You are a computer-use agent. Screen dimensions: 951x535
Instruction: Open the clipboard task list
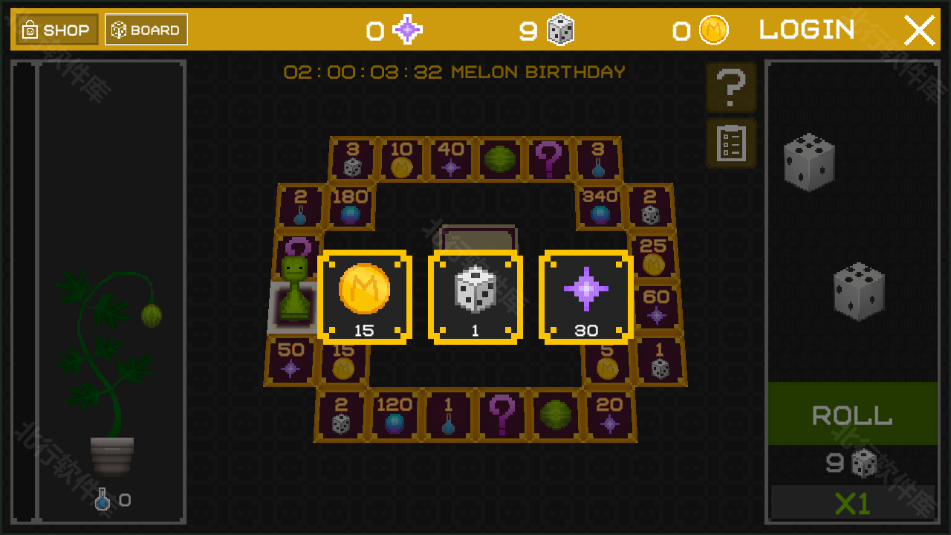(731, 143)
